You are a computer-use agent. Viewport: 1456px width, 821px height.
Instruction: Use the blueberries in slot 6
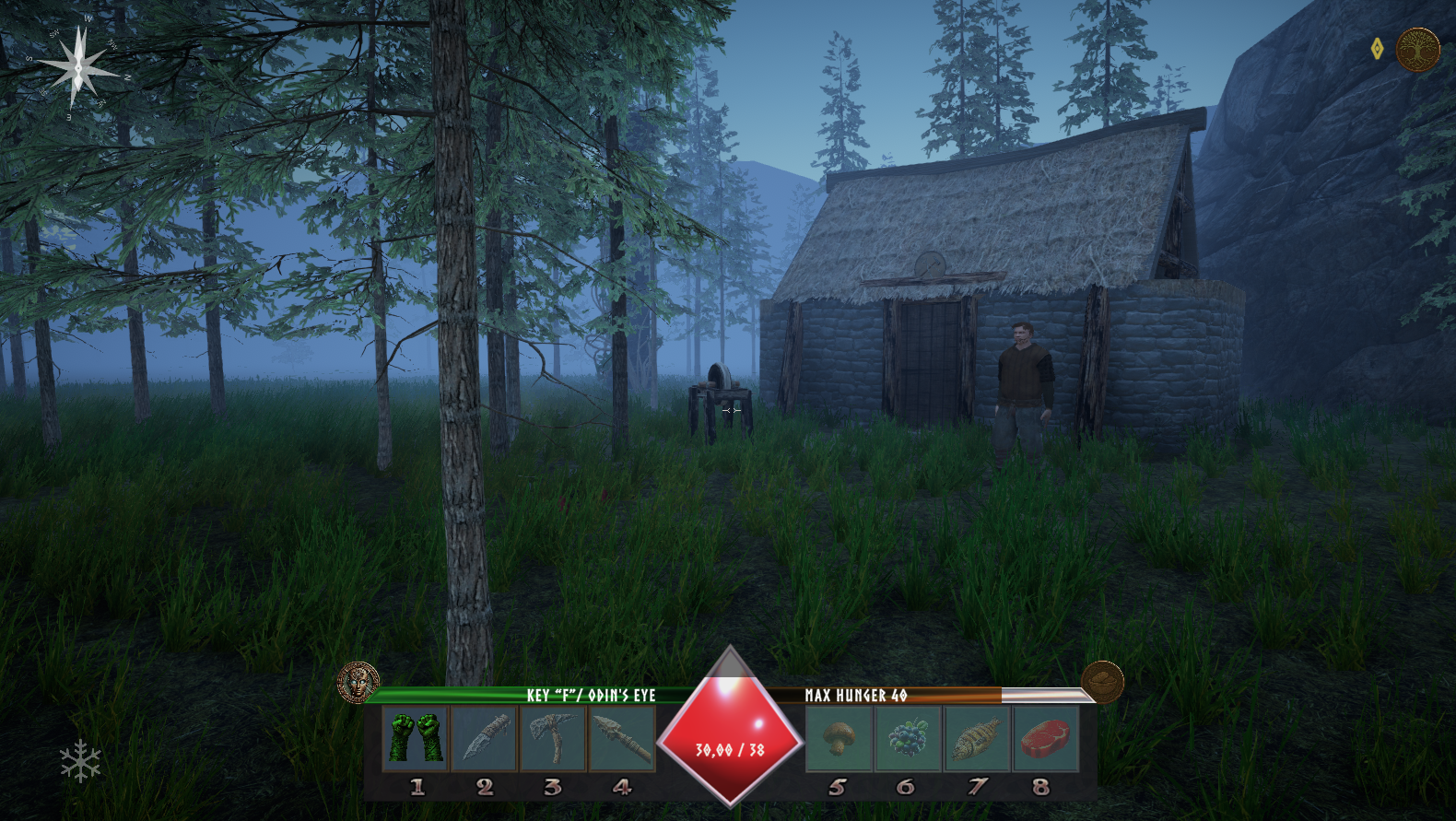pos(907,738)
